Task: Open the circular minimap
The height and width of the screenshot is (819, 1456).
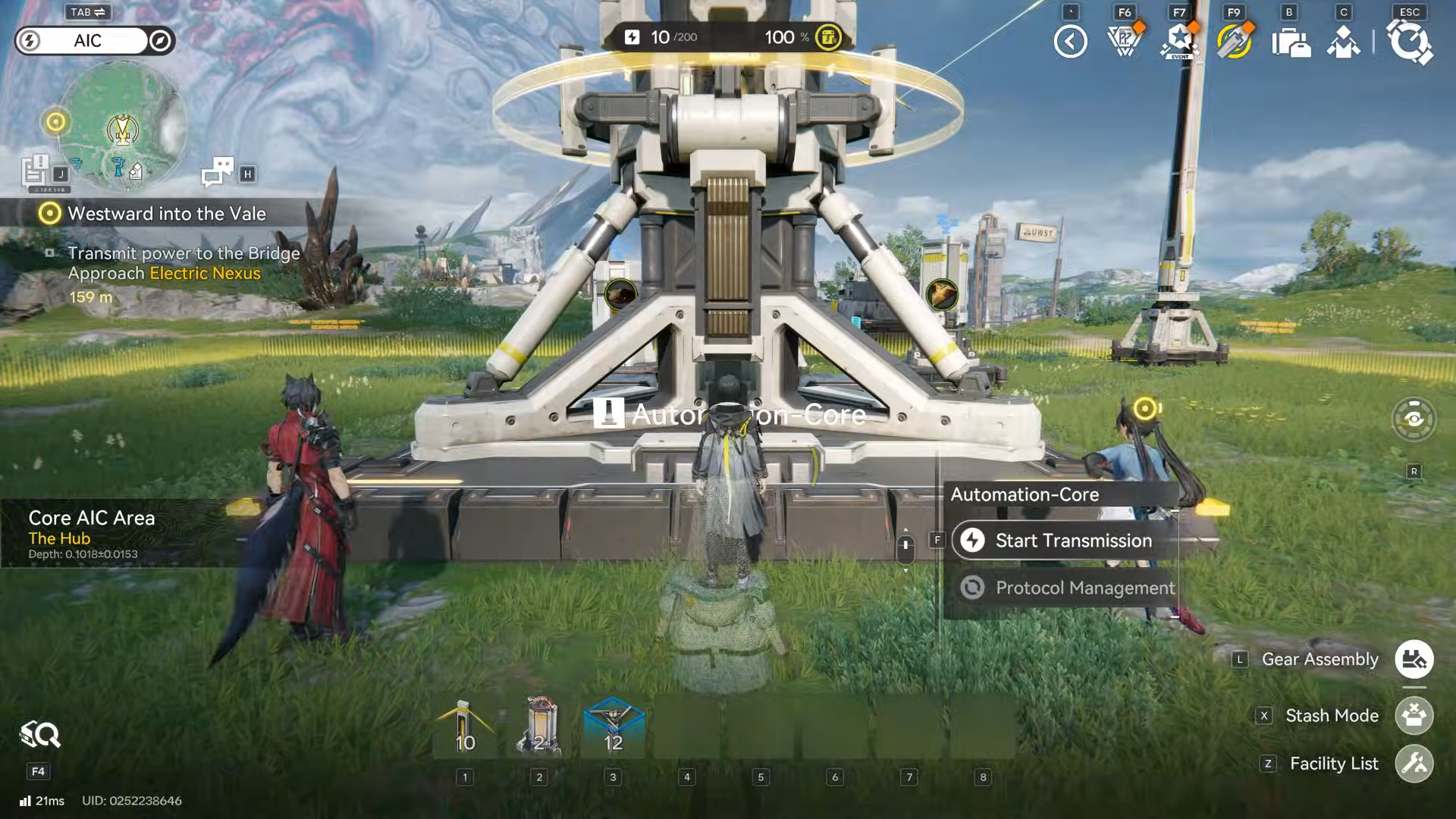Action: pos(122,127)
